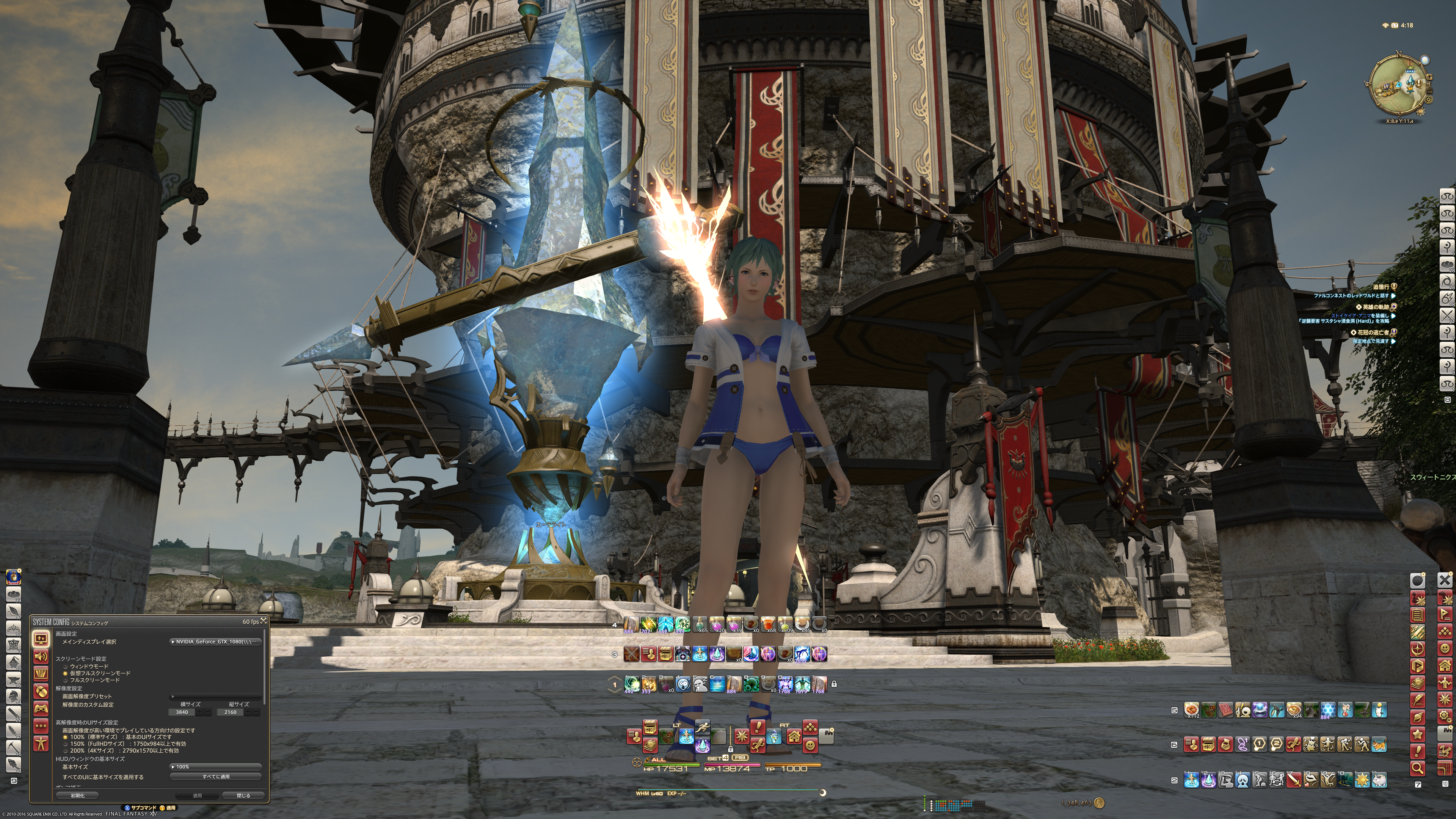The width and height of the screenshot is (1456, 819).
Task: Use the treasure chest icon on hotbar 3
Action: 665,654
